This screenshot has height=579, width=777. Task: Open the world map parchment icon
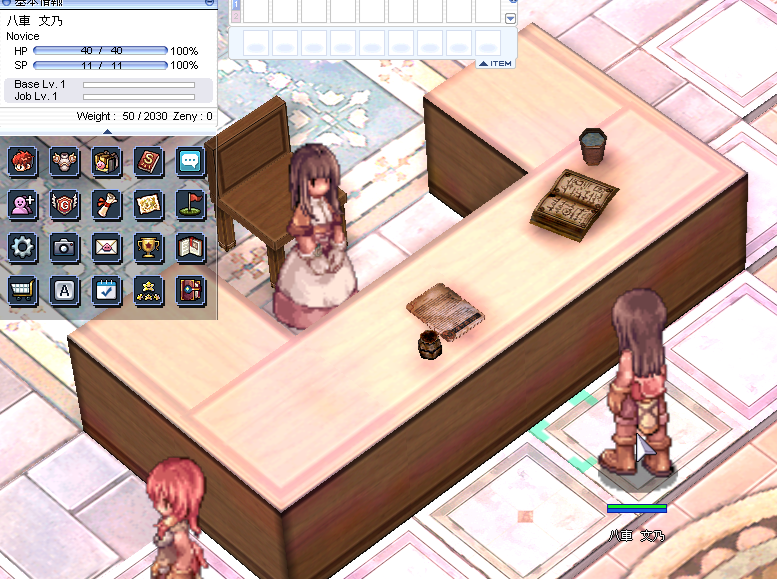(148, 204)
